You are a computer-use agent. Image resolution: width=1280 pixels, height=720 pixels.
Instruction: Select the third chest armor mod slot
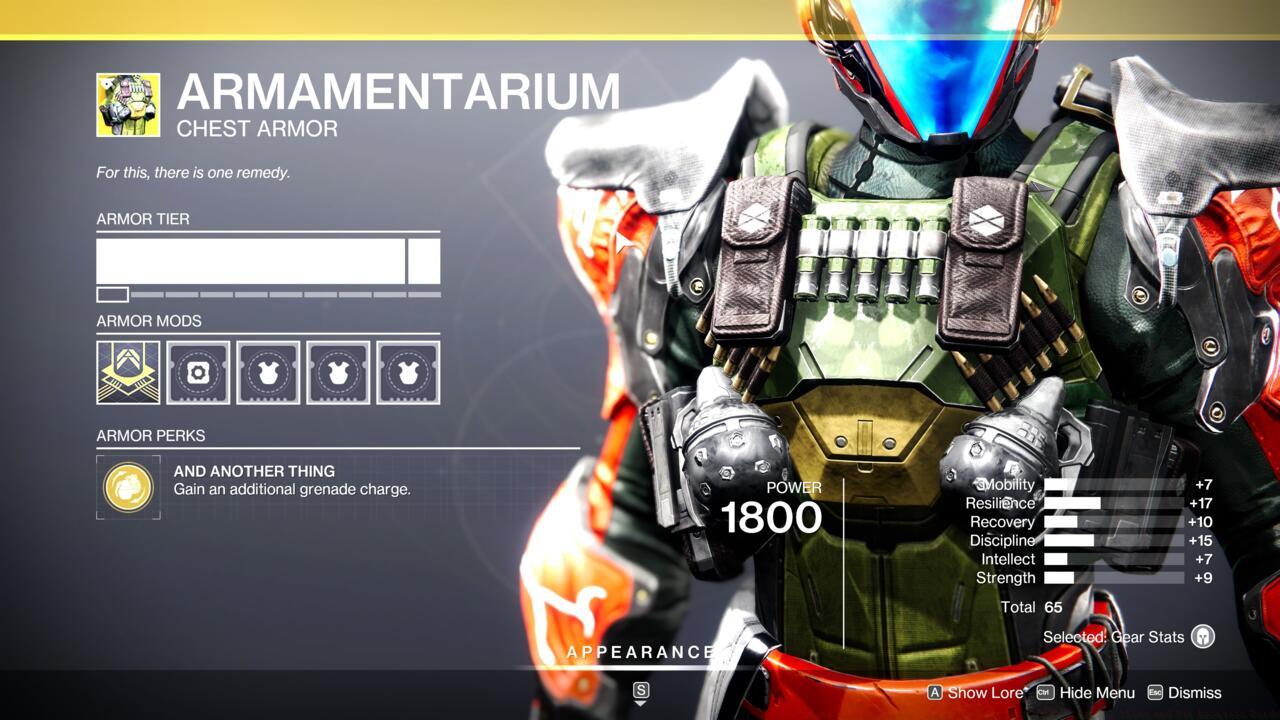tap(408, 371)
